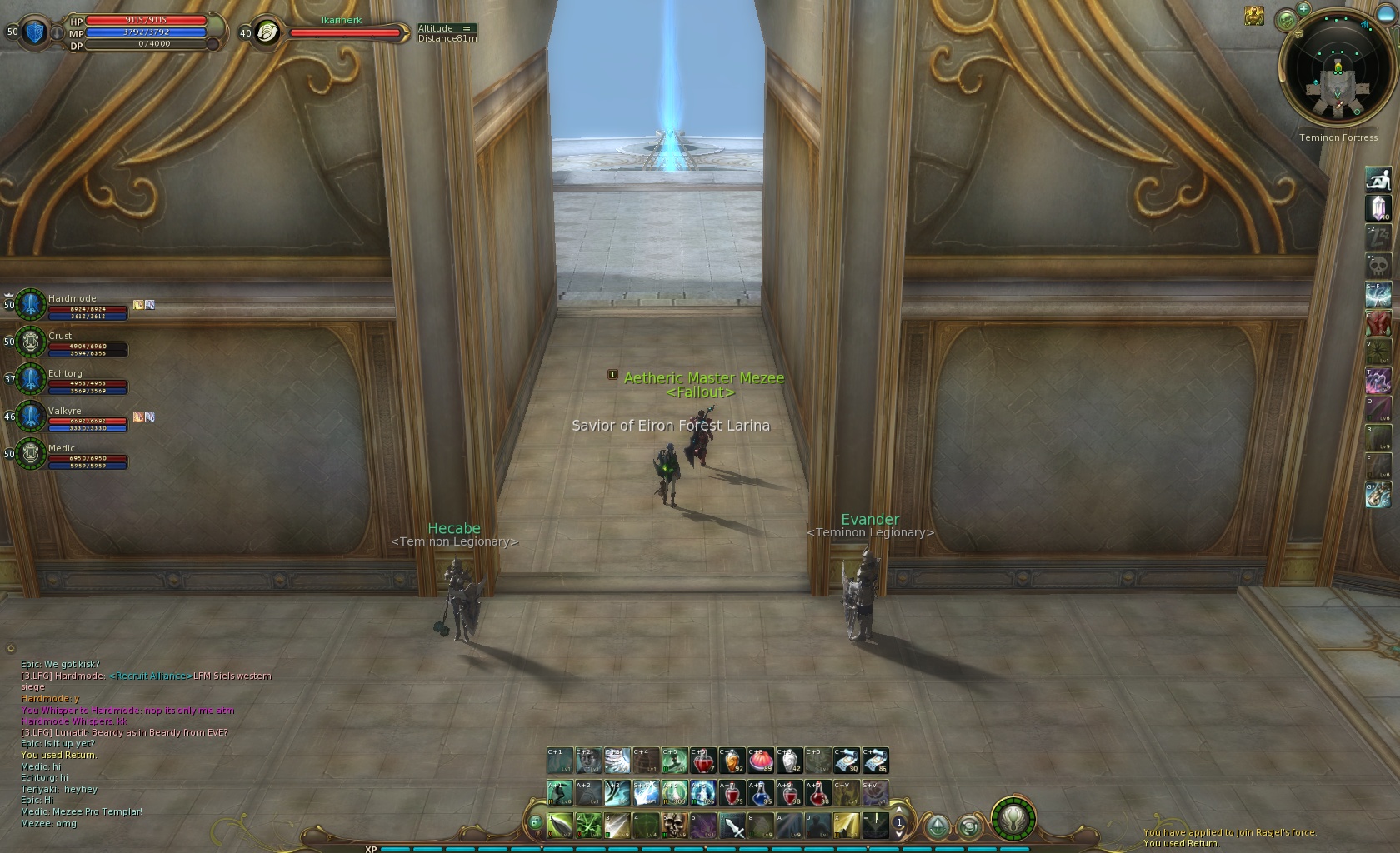
Task: Activate the green leaf skill in slot 1
Action: 559,826
